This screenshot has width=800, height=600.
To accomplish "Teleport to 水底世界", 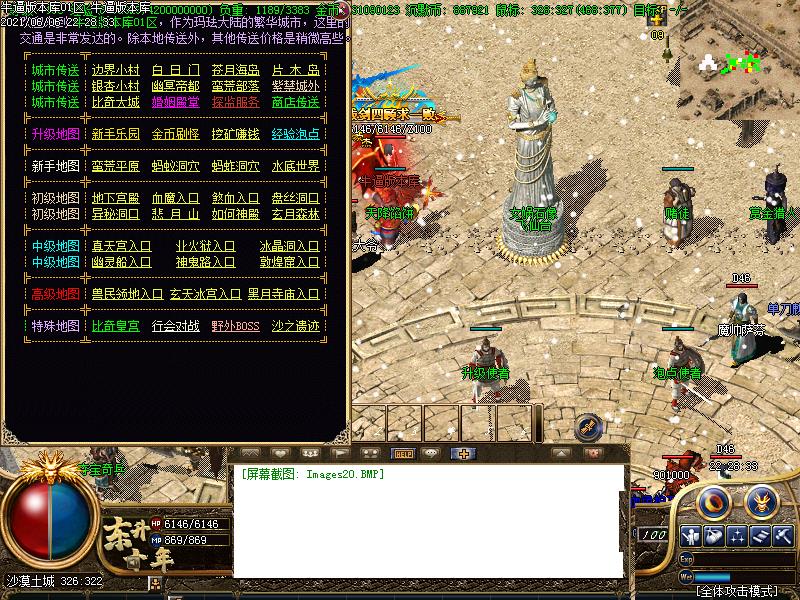I will point(295,166).
